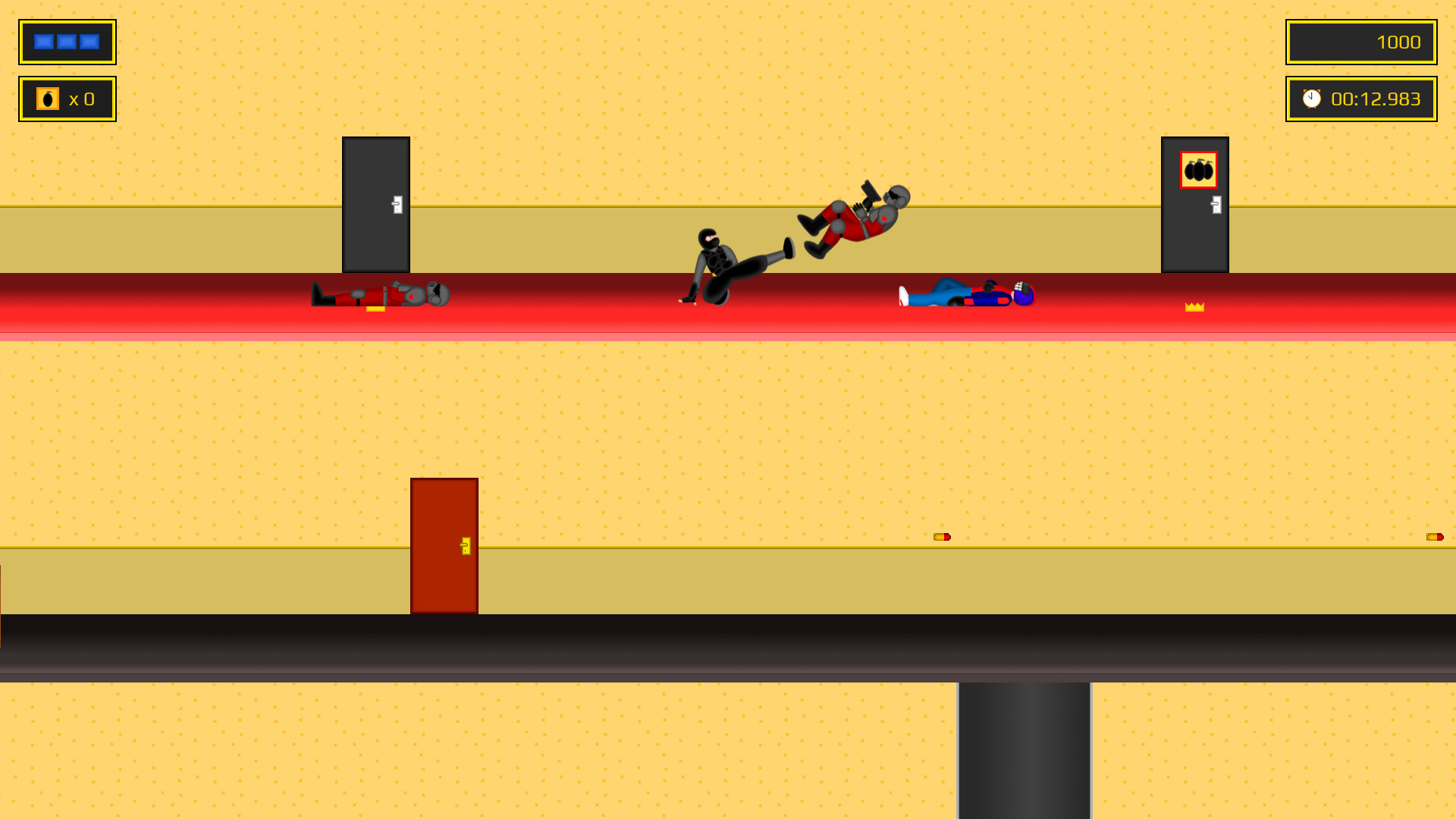
Task: Click the bullet lying on the lower floor
Action: (942, 536)
